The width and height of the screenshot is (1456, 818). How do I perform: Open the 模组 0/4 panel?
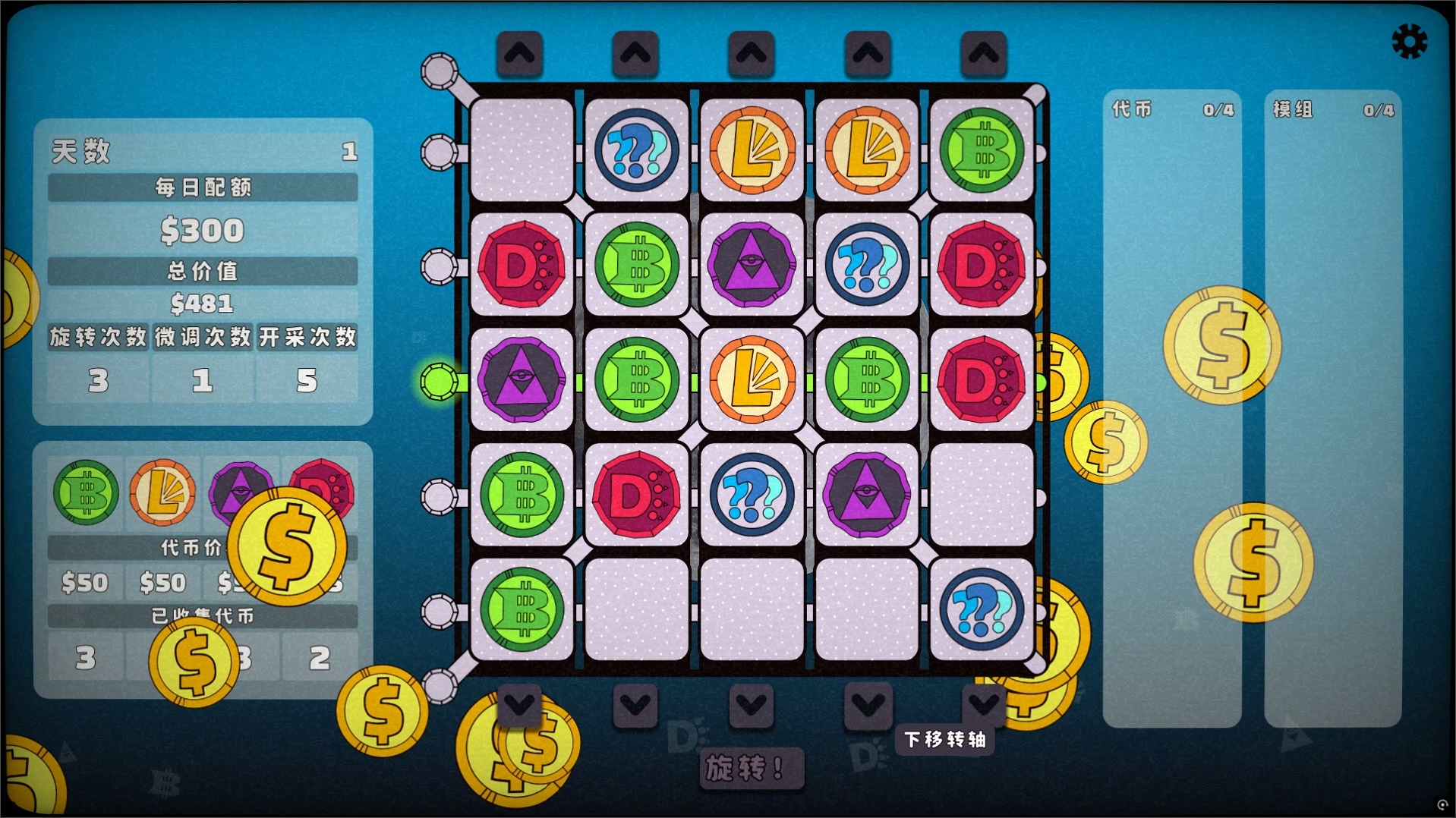[1332, 110]
